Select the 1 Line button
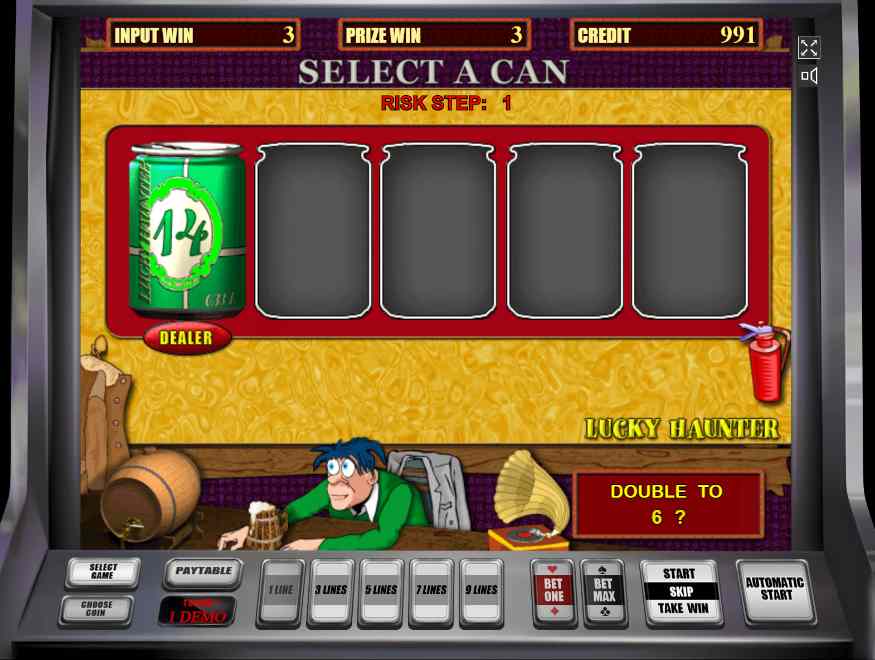 click(x=280, y=592)
